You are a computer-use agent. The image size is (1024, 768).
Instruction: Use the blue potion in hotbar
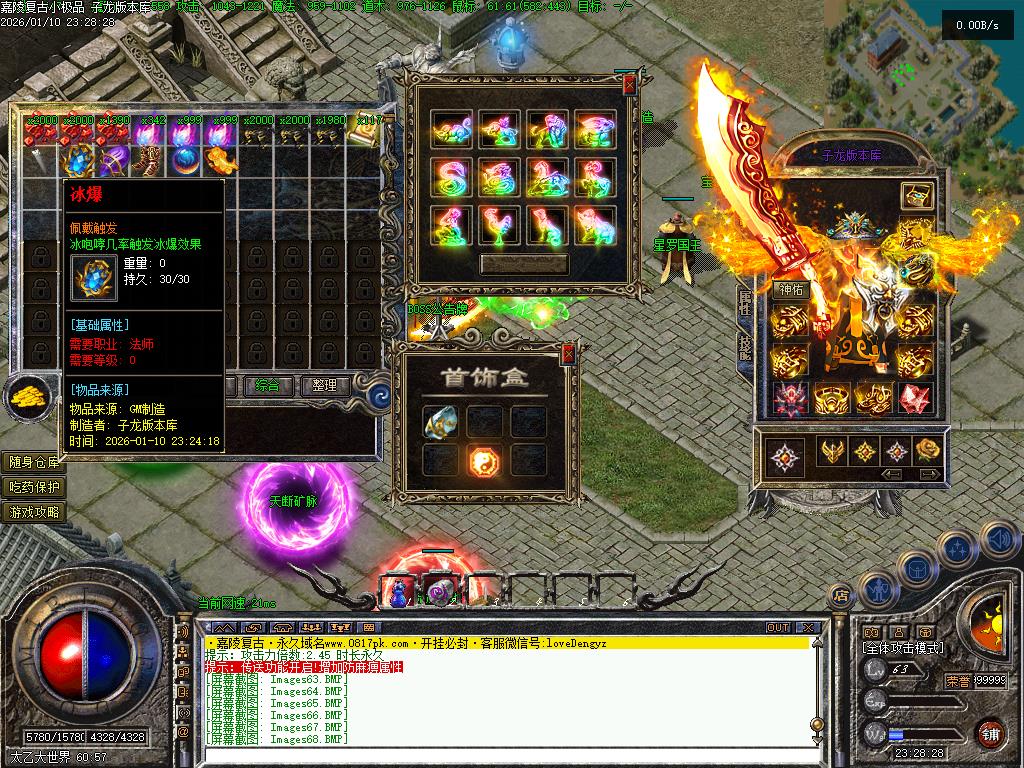click(400, 593)
